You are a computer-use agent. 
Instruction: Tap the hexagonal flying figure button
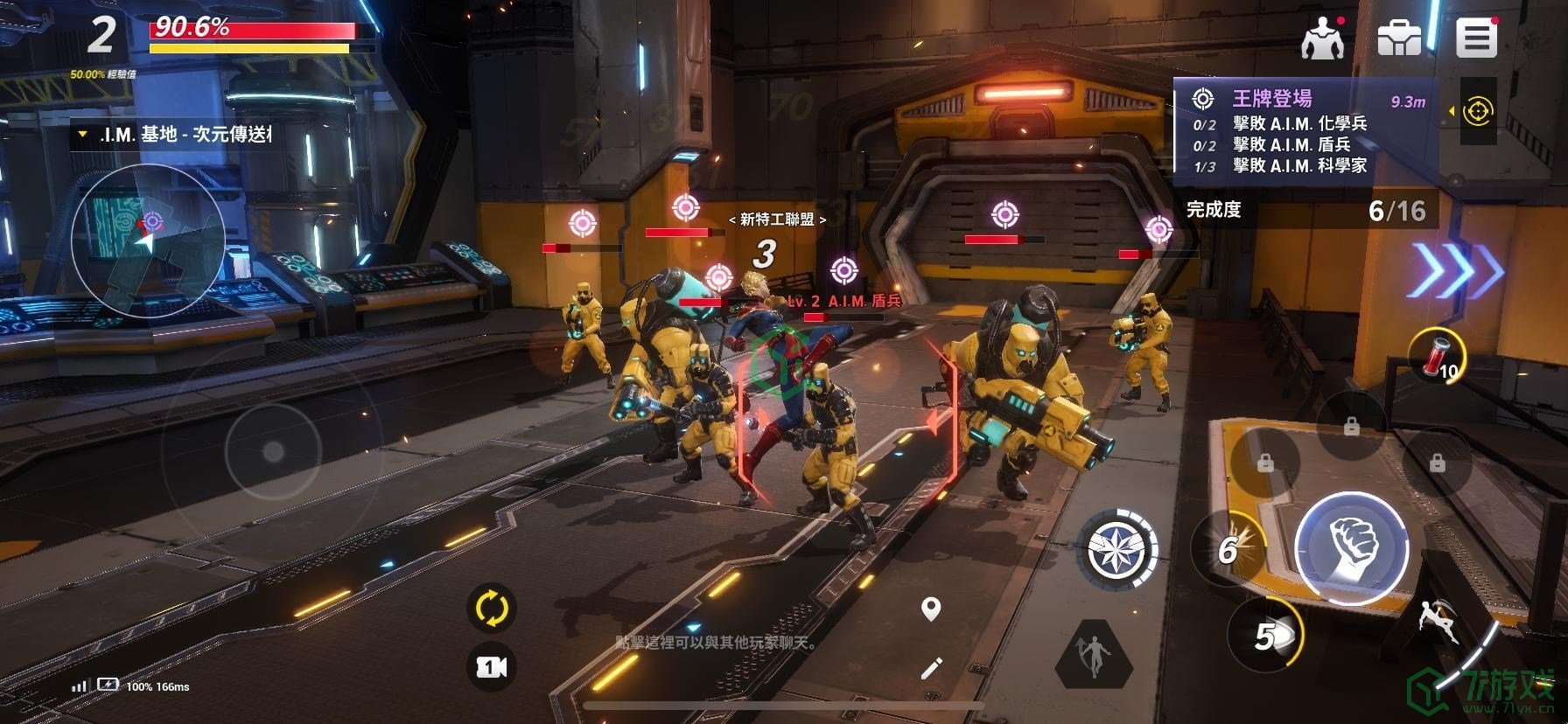1094,654
